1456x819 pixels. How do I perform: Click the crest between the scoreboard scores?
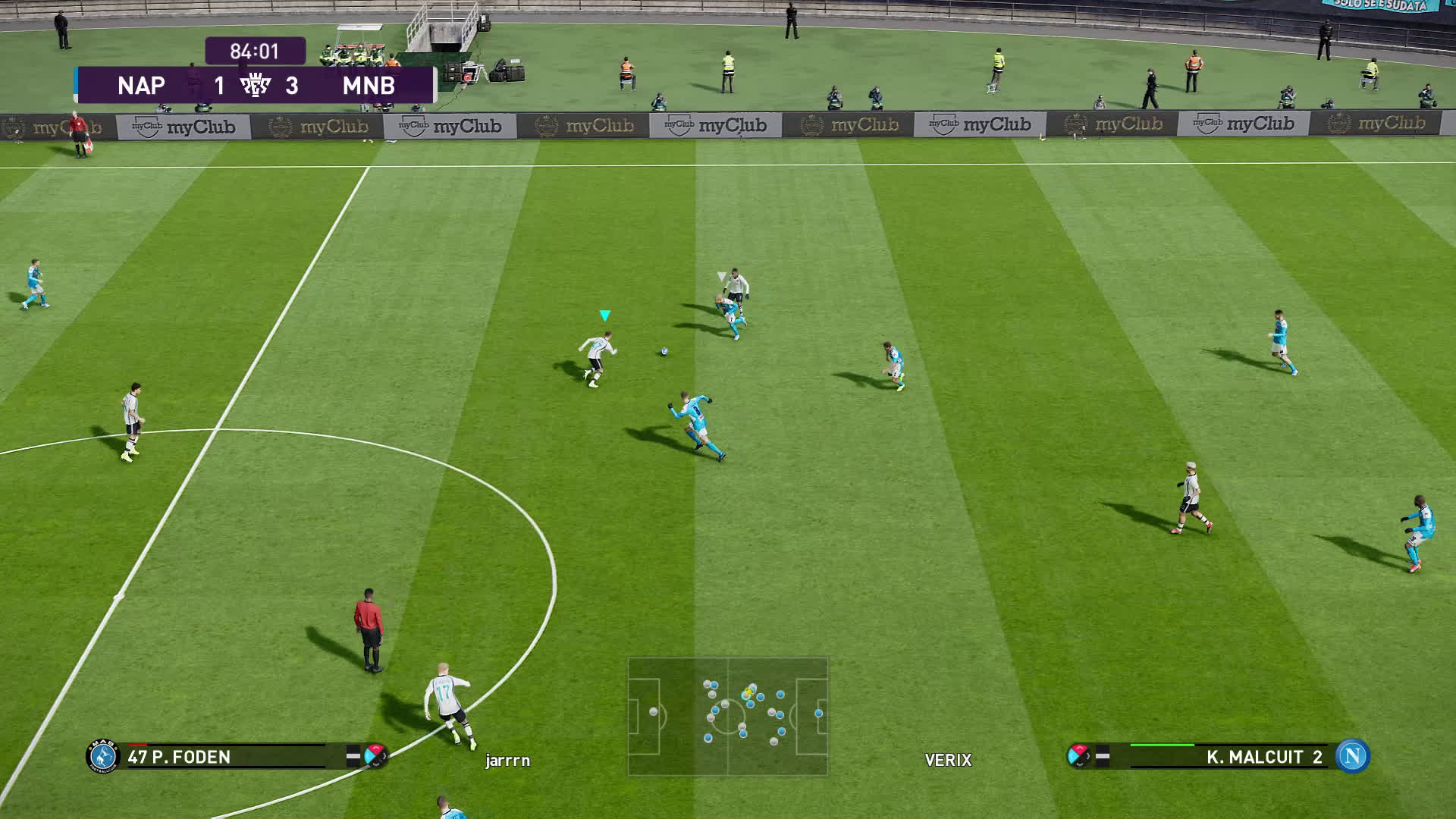[x=256, y=86]
